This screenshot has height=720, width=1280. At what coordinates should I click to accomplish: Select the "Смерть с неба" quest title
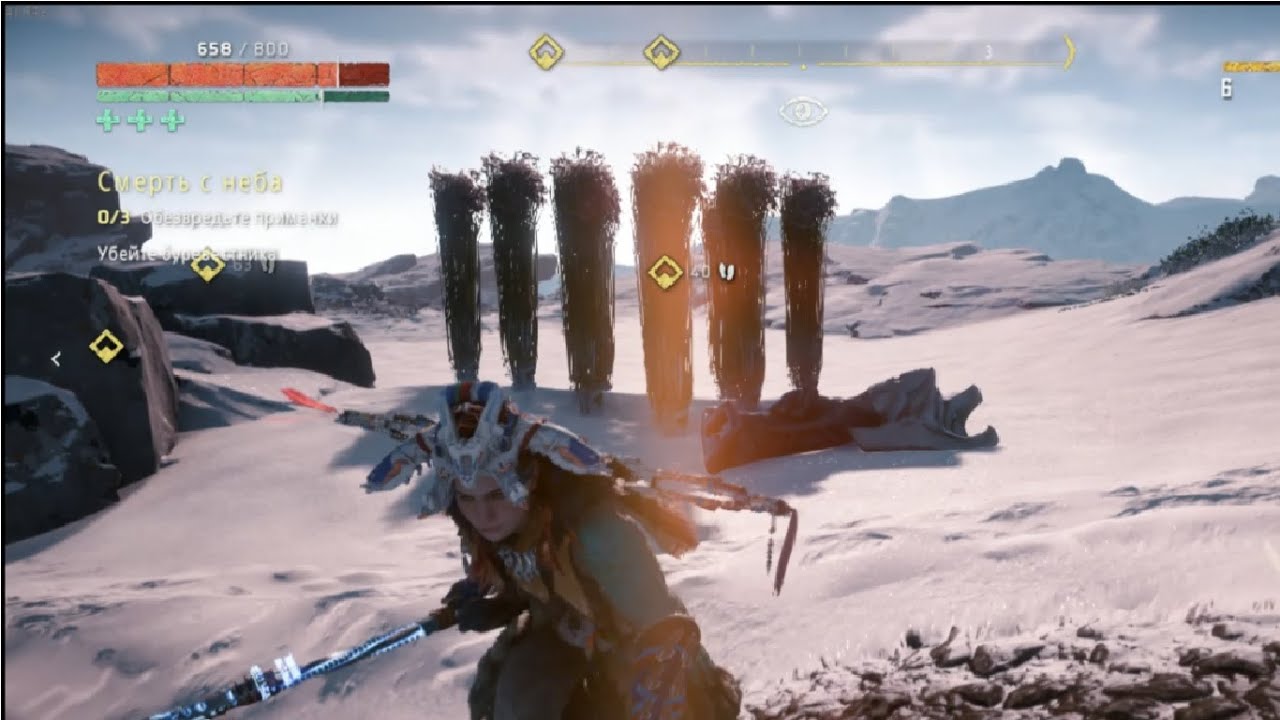point(190,183)
